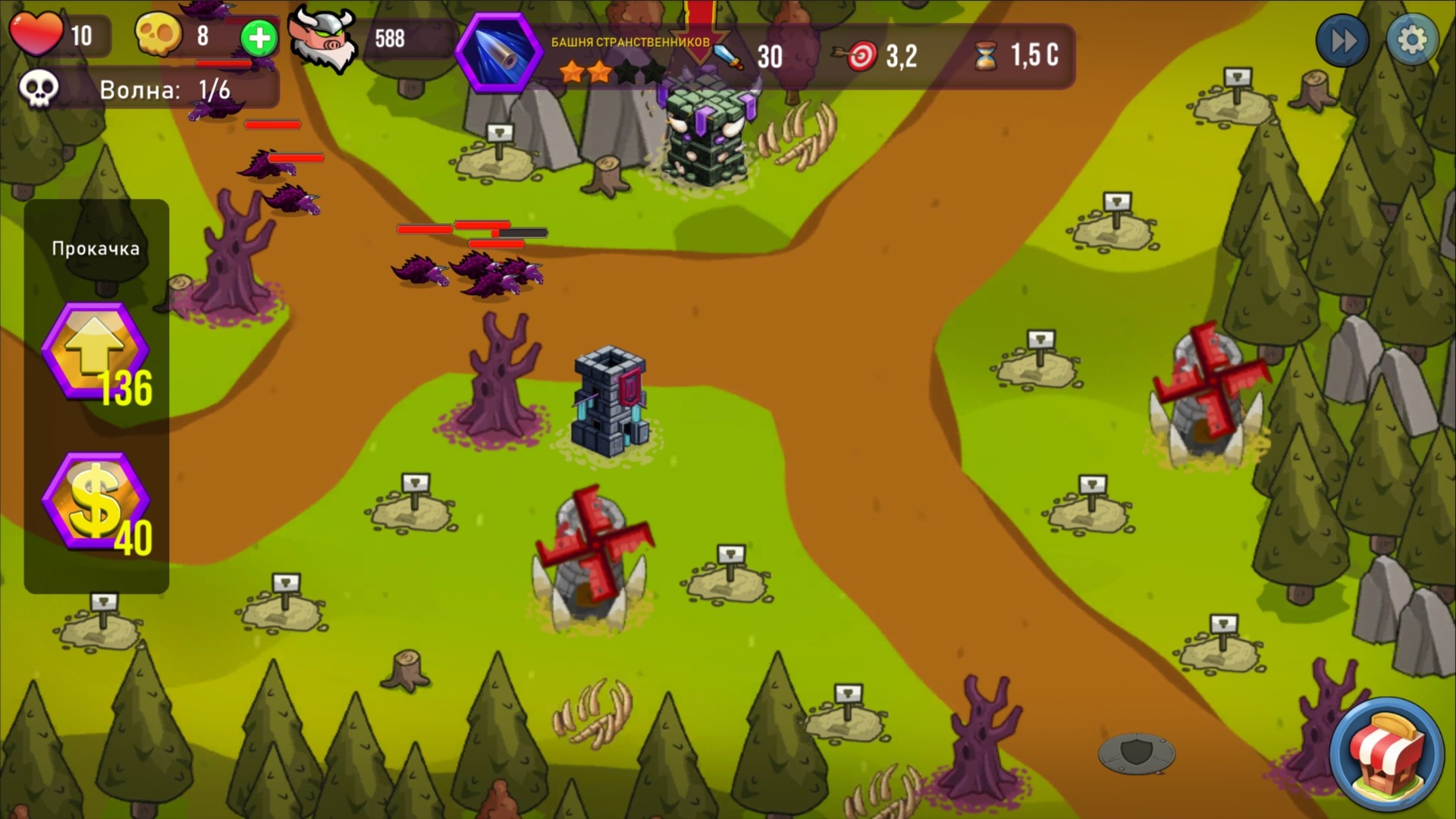
Task: Click the golden skull currency icon
Action: 158,33
